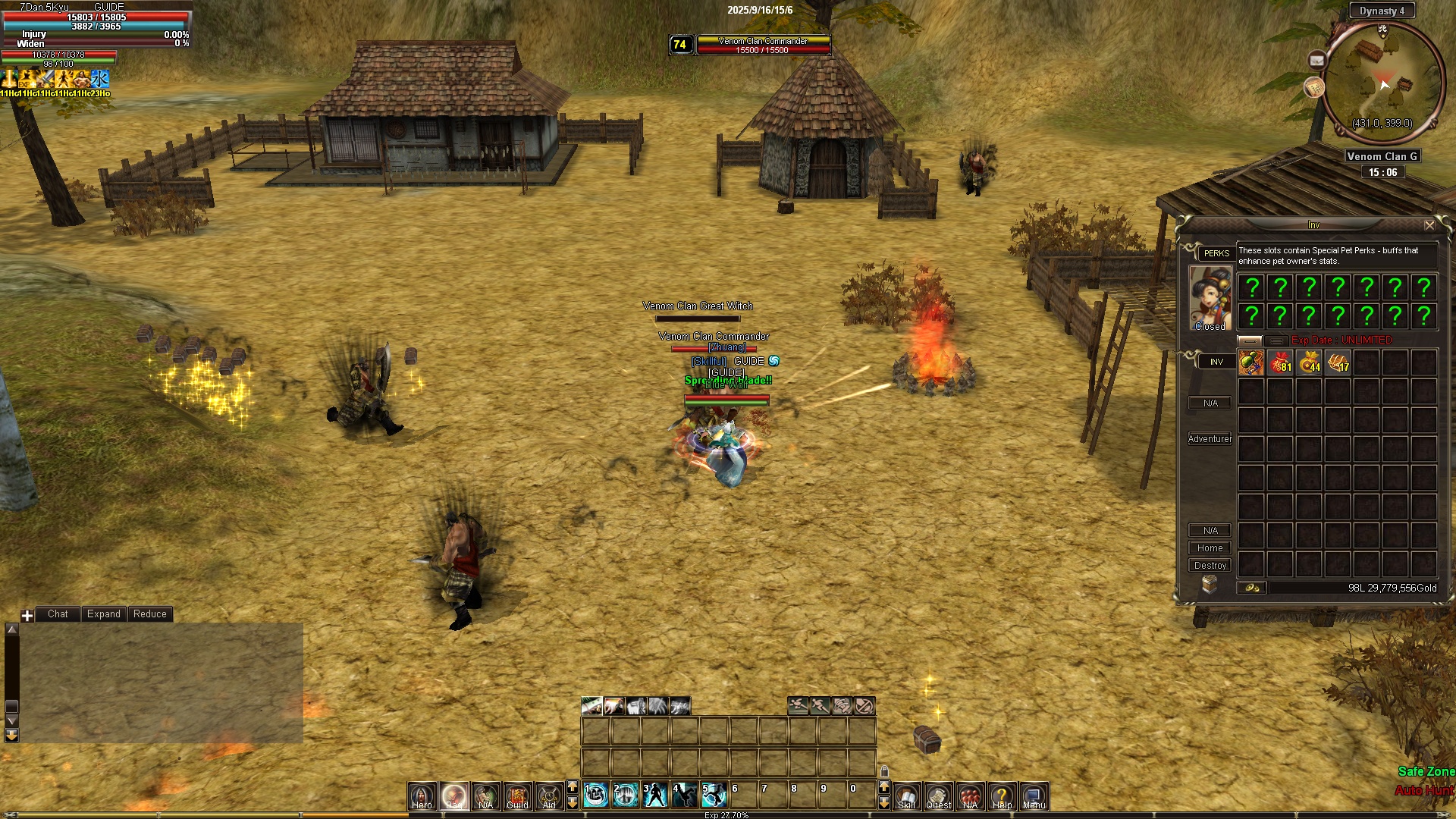Open the Aid panel

tap(549, 795)
